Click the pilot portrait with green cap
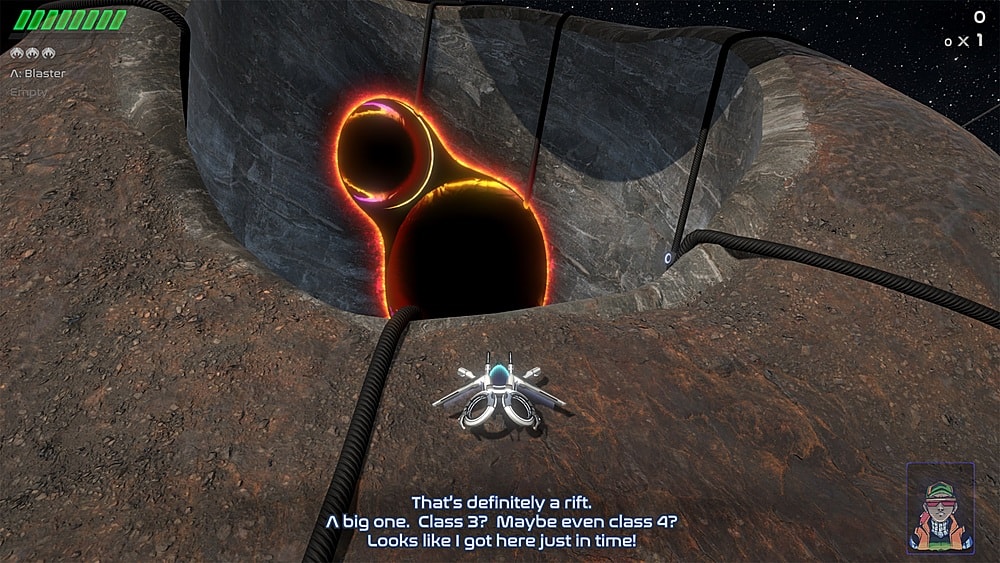 940,508
